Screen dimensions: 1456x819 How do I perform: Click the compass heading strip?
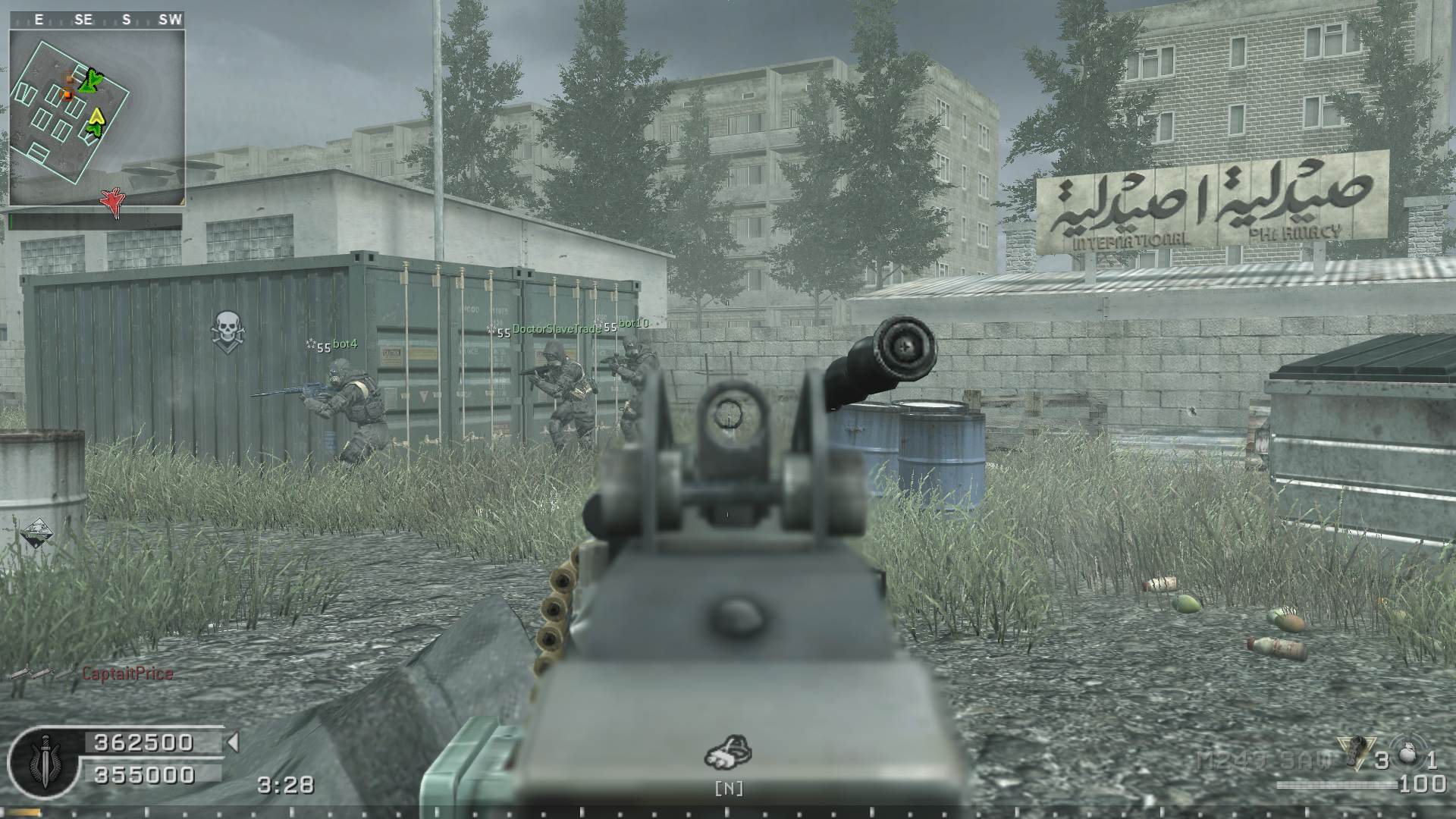click(x=97, y=20)
